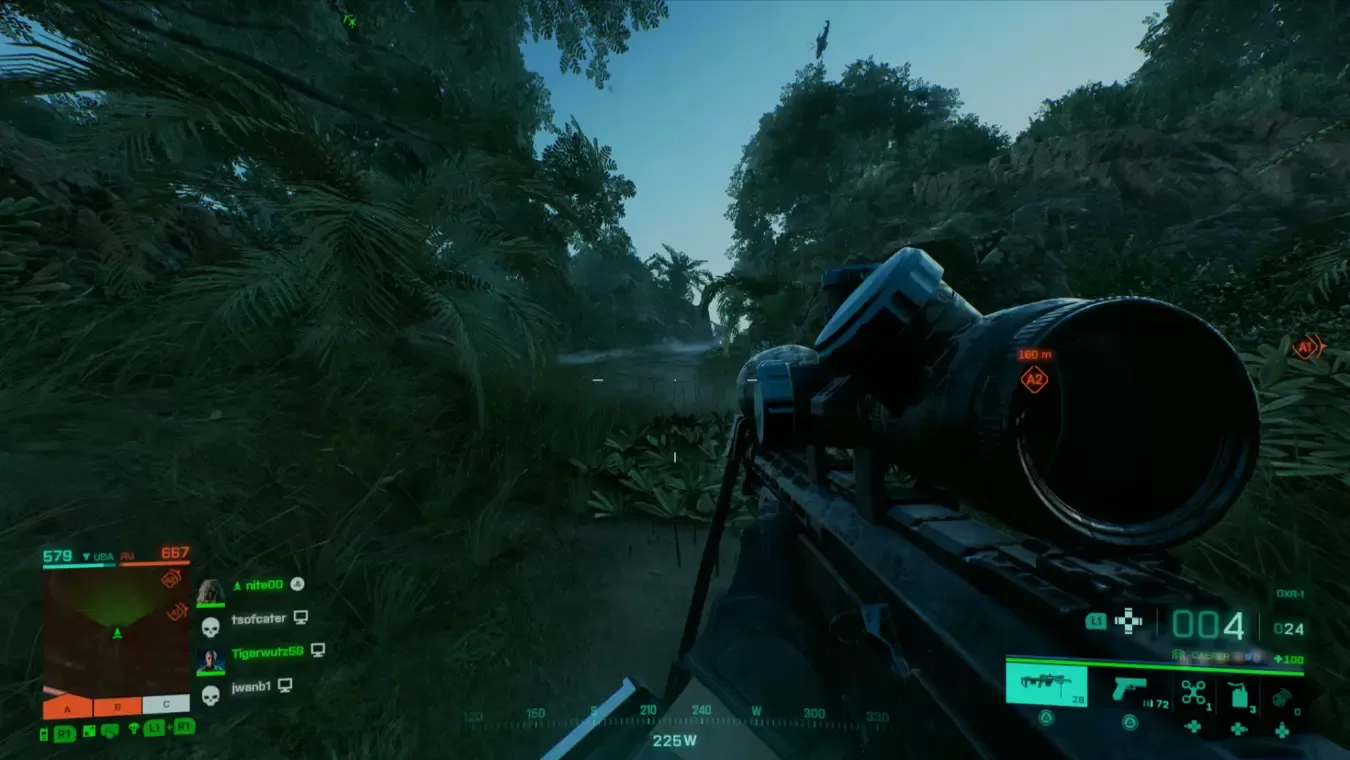Select the sniper rifle weapon slot
1350x760 pixels.
[x=1045, y=685]
